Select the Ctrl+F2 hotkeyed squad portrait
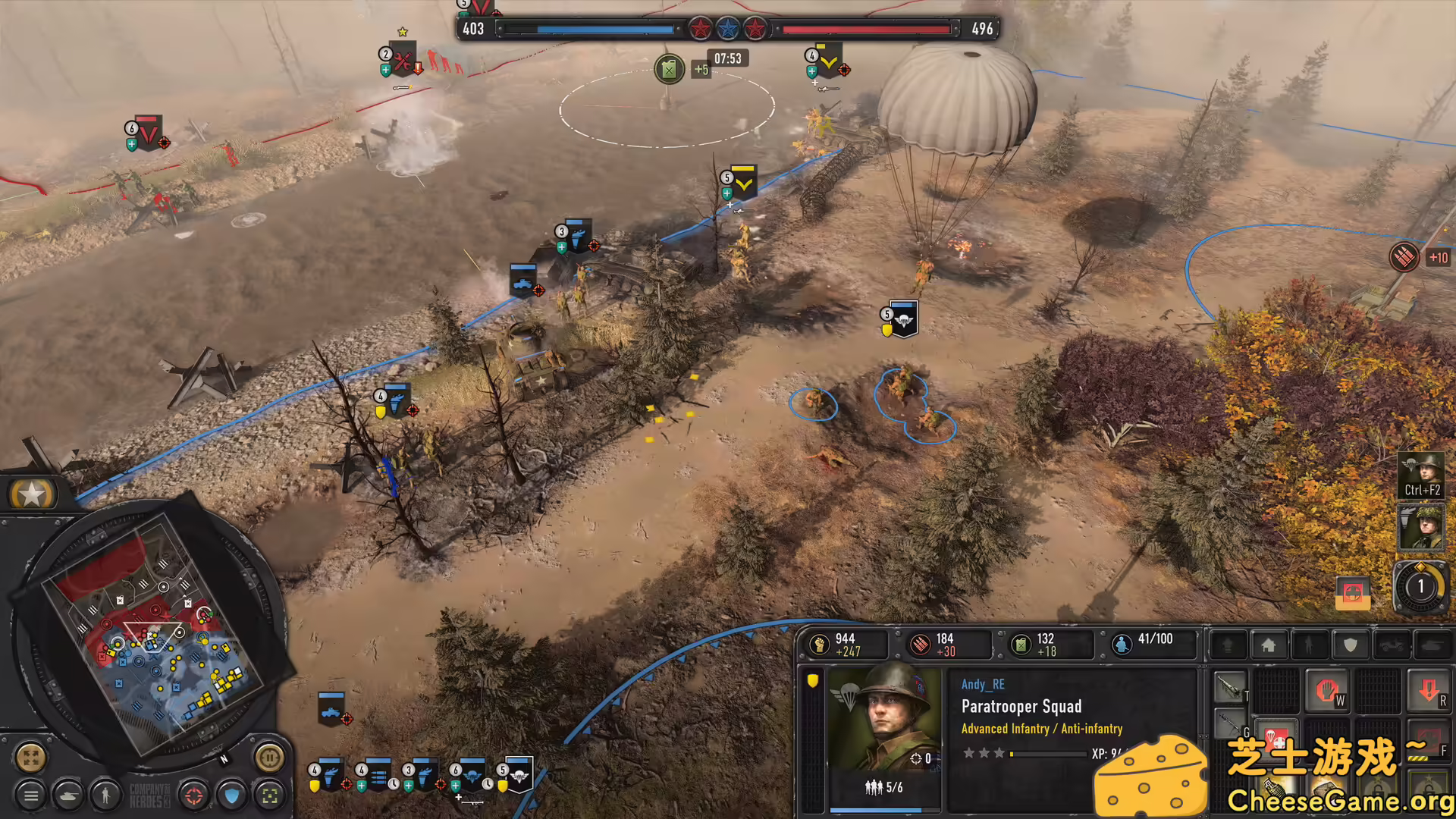The width and height of the screenshot is (1456, 819). [1421, 474]
